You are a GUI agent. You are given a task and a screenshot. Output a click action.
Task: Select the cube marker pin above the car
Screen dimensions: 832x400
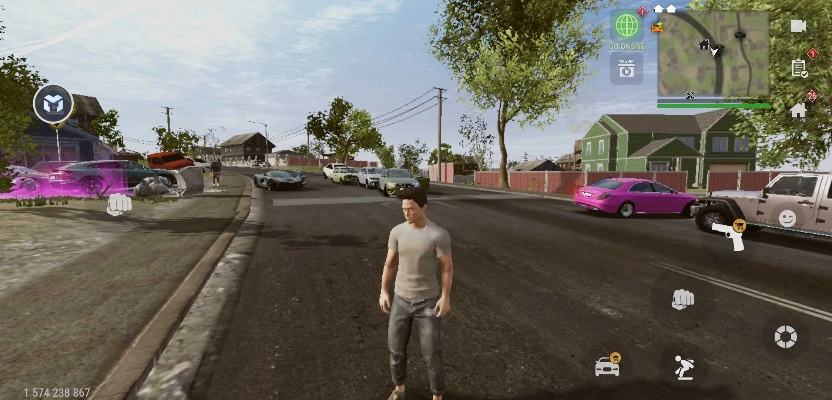[x=53, y=103]
